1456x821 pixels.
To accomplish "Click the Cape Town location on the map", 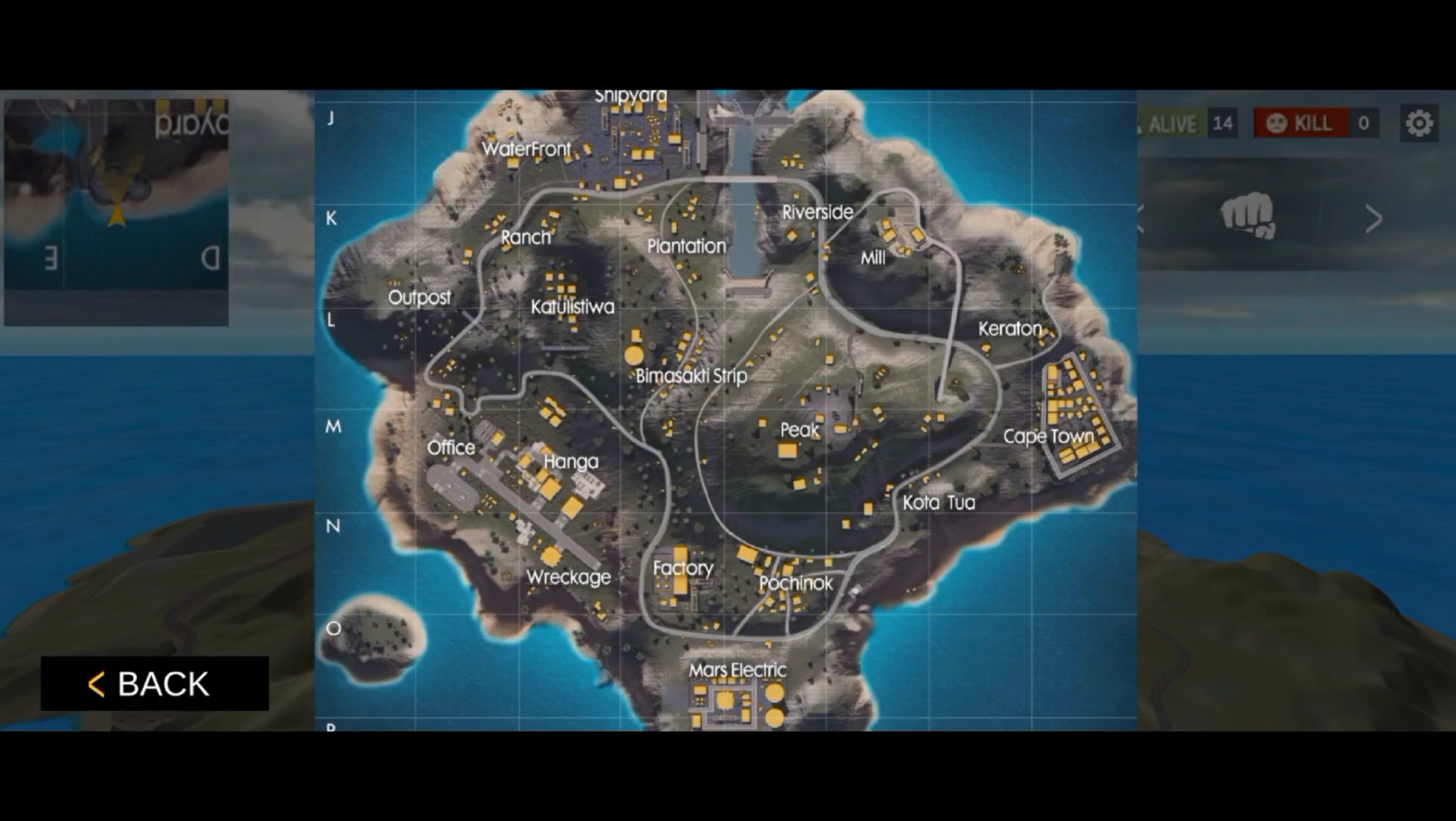I will pos(1048,436).
